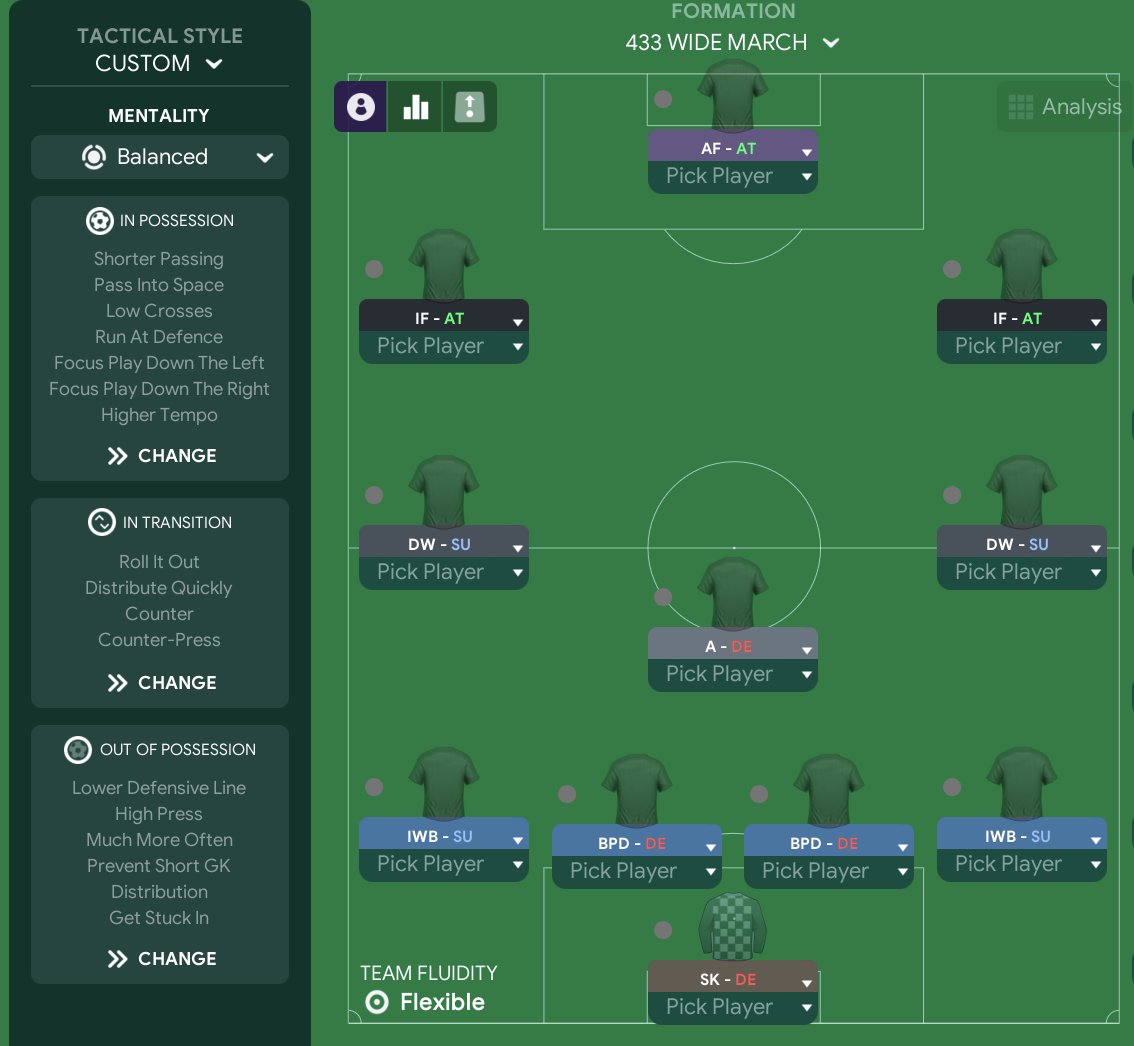Open the SK - DE goalkeeper role dropdown

[733, 980]
